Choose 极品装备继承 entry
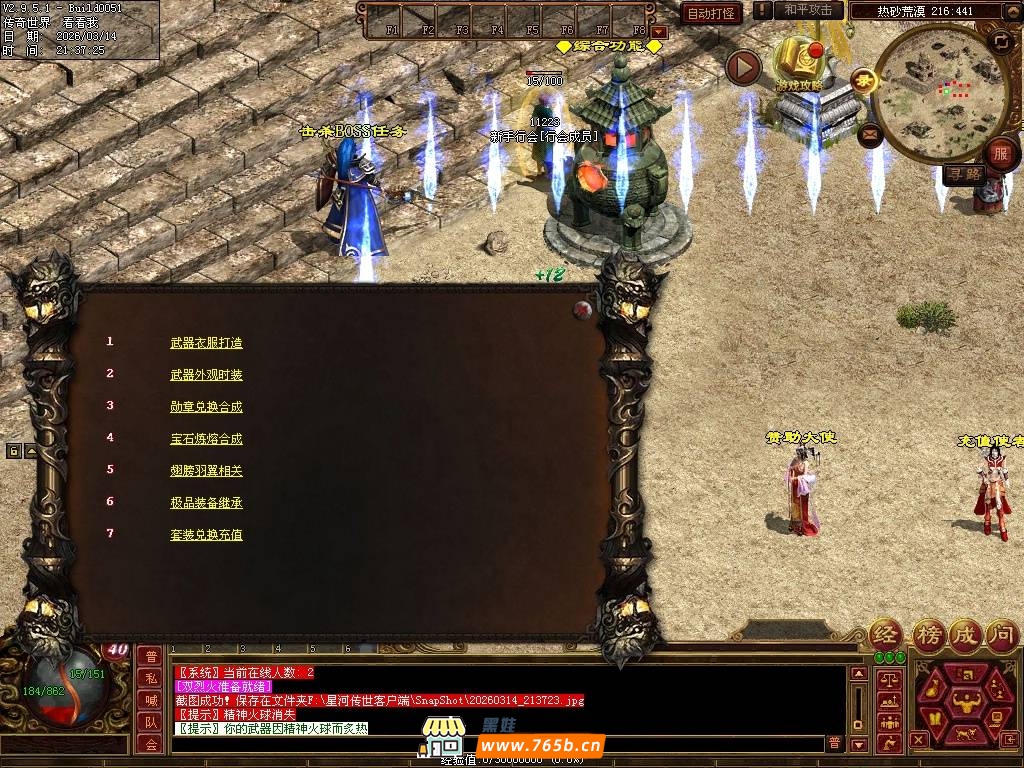1024x768 pixels. (206, 503)
